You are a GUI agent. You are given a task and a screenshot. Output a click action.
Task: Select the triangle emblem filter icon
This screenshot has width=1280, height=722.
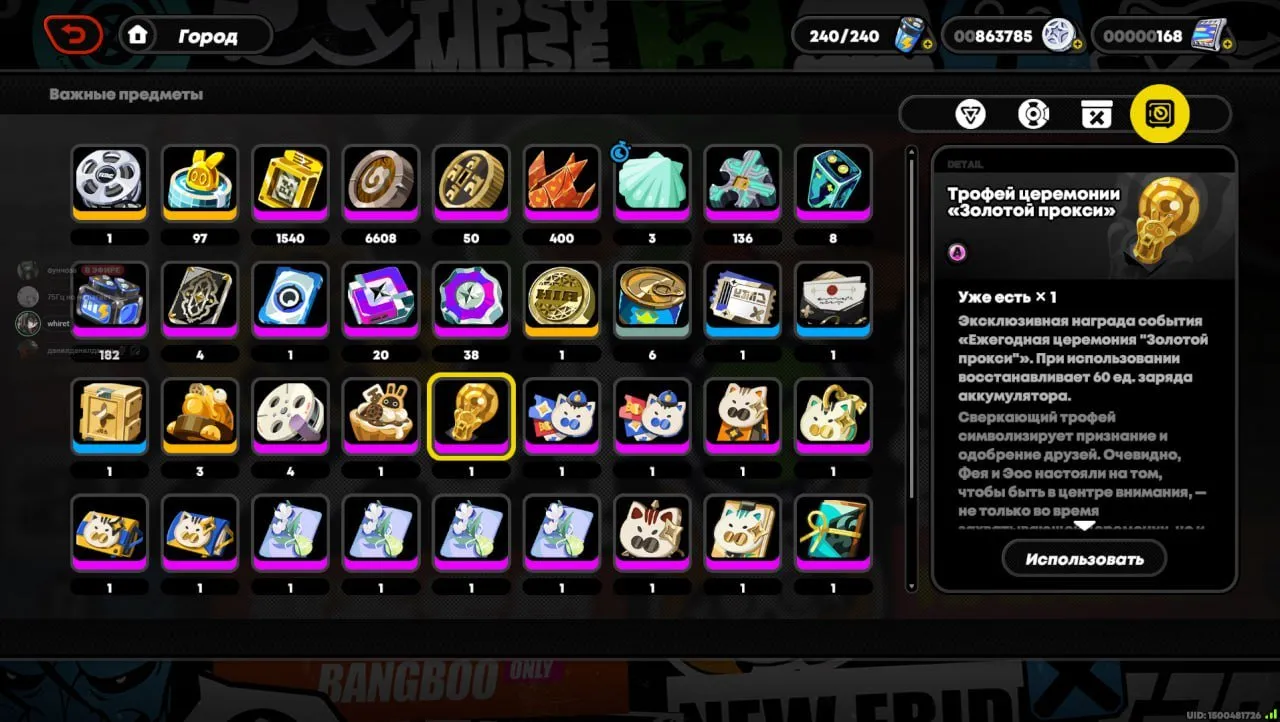point(970,113)
